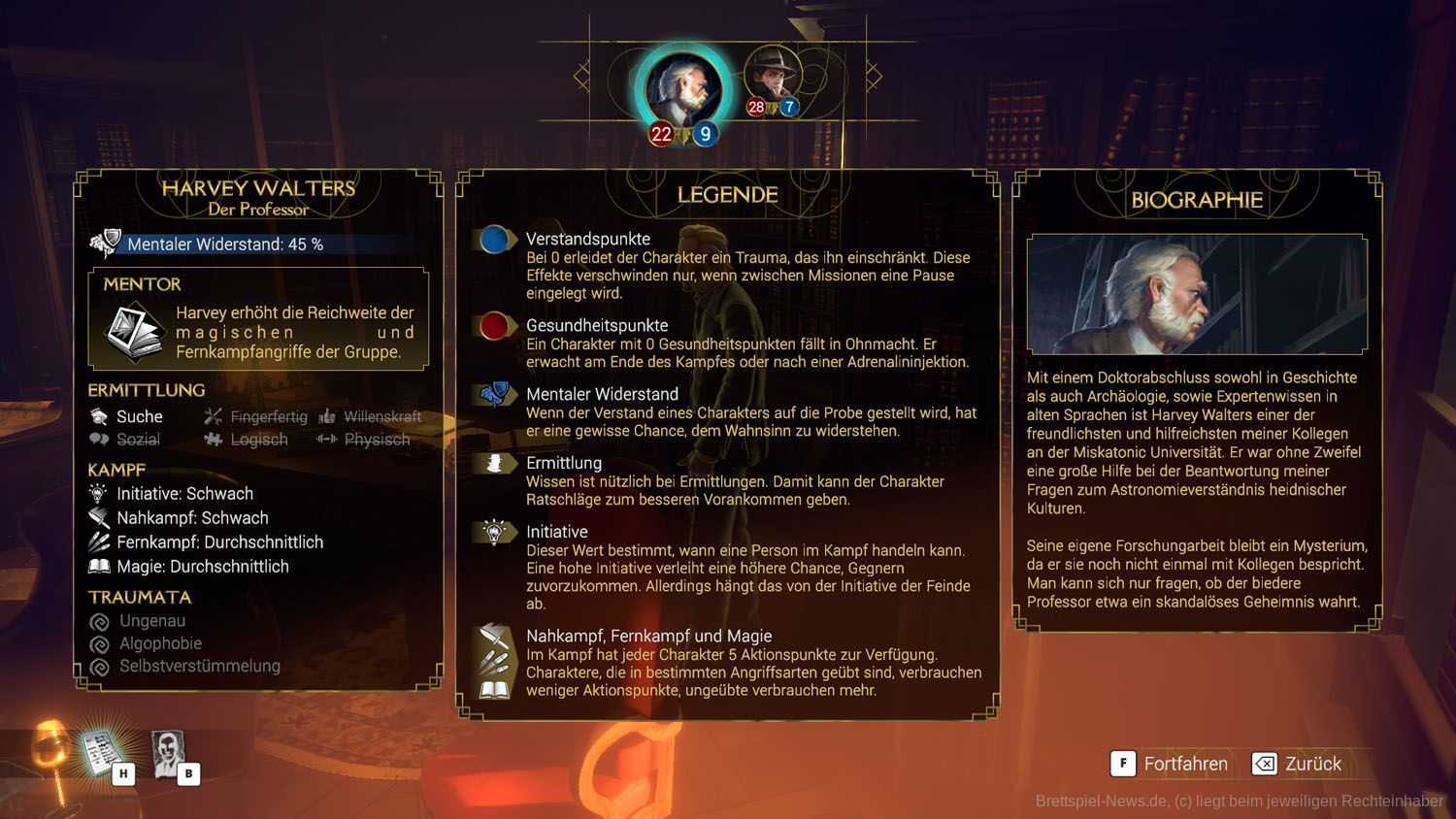
Task: Select the Fernkampf: Durchschnittlich combat stat
Action: [219, 542]
